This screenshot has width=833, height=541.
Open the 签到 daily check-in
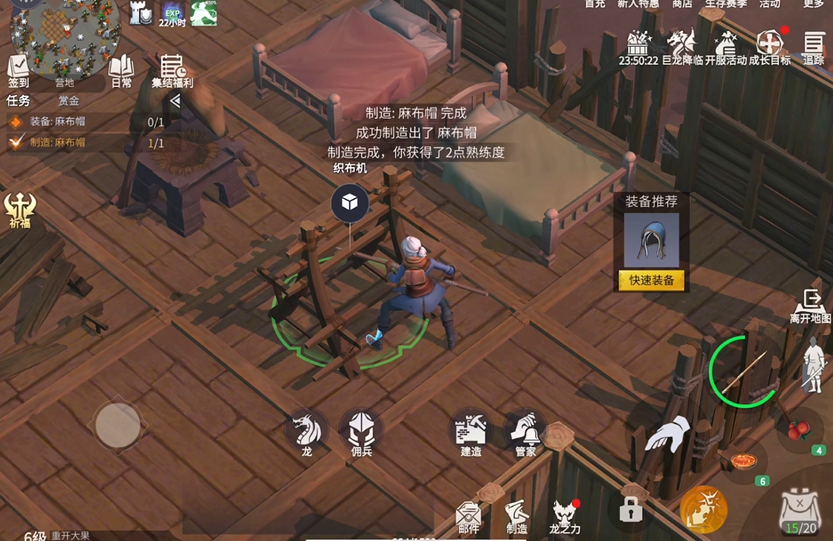(x=18, y=71)
